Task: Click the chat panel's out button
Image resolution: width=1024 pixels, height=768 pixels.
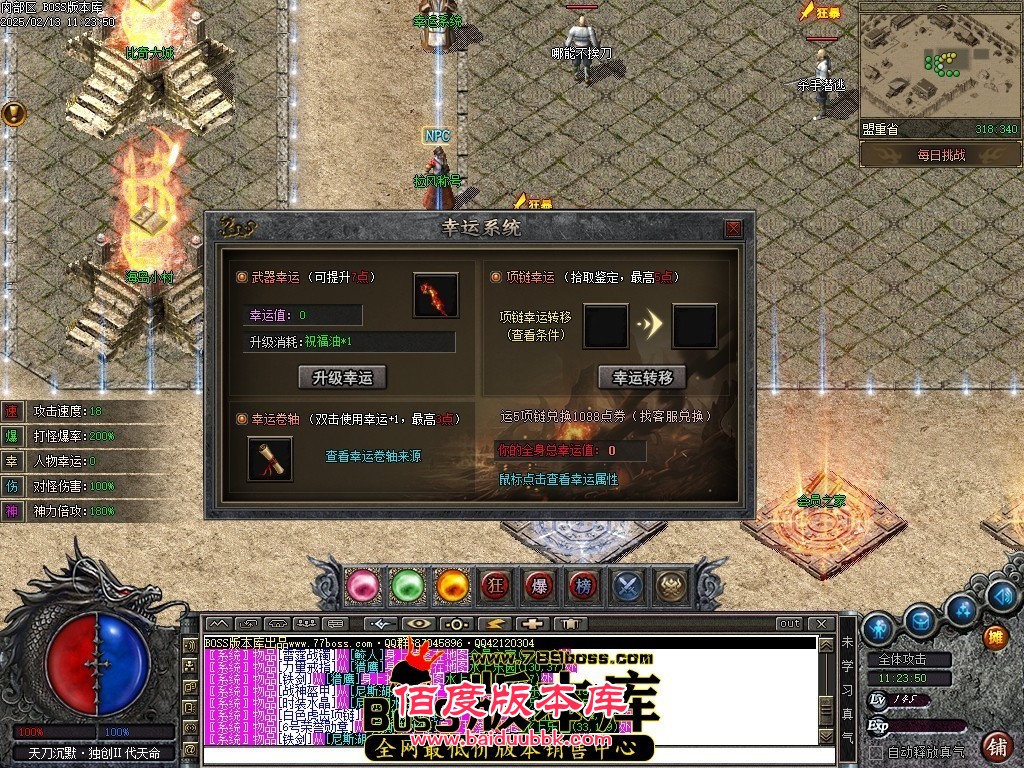Action: (790, 624)
